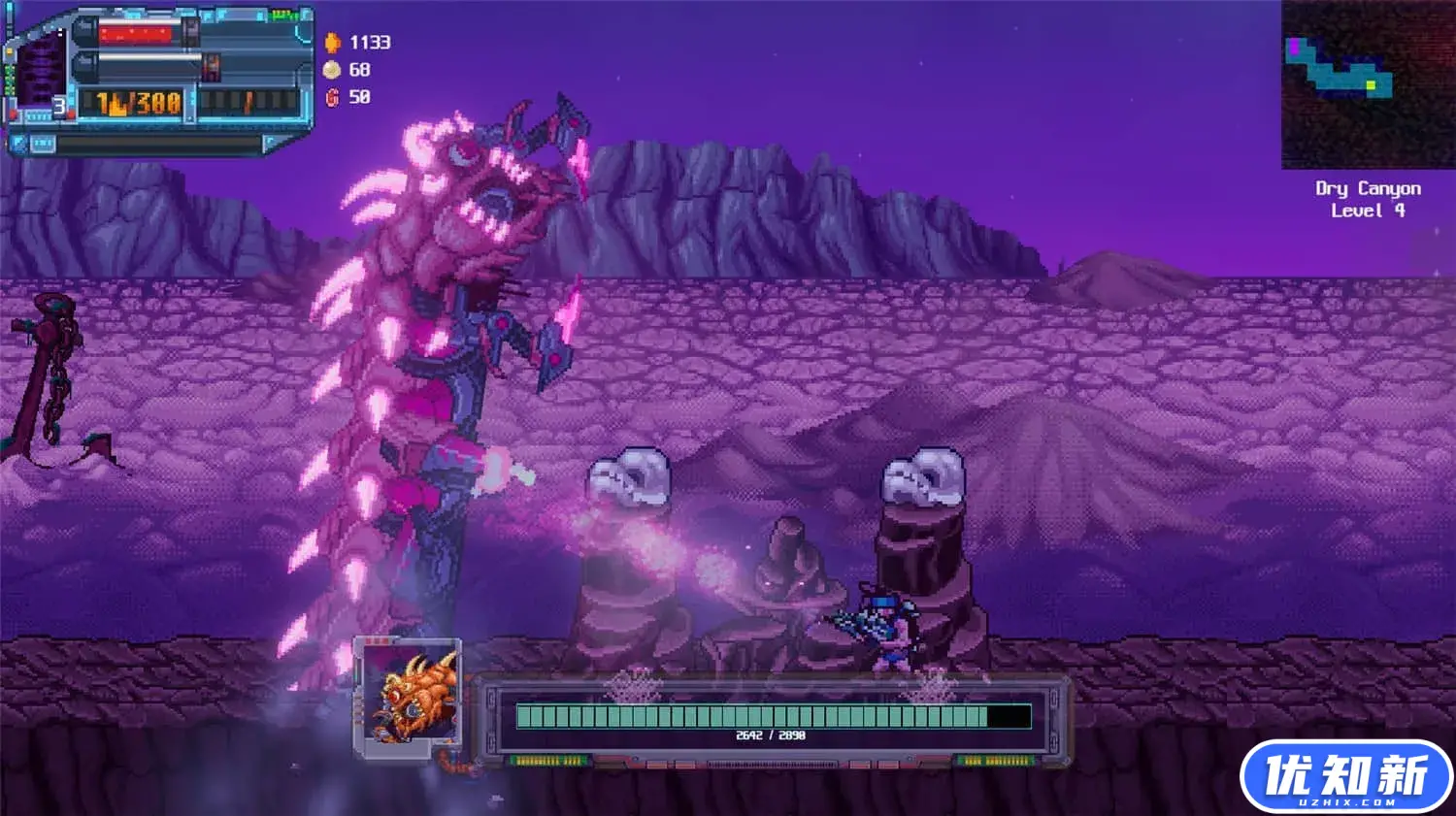Click the orange boss portrait frame
This screenshot has width=1456, height=816.
pyautogui.click(x=408, y=697)
